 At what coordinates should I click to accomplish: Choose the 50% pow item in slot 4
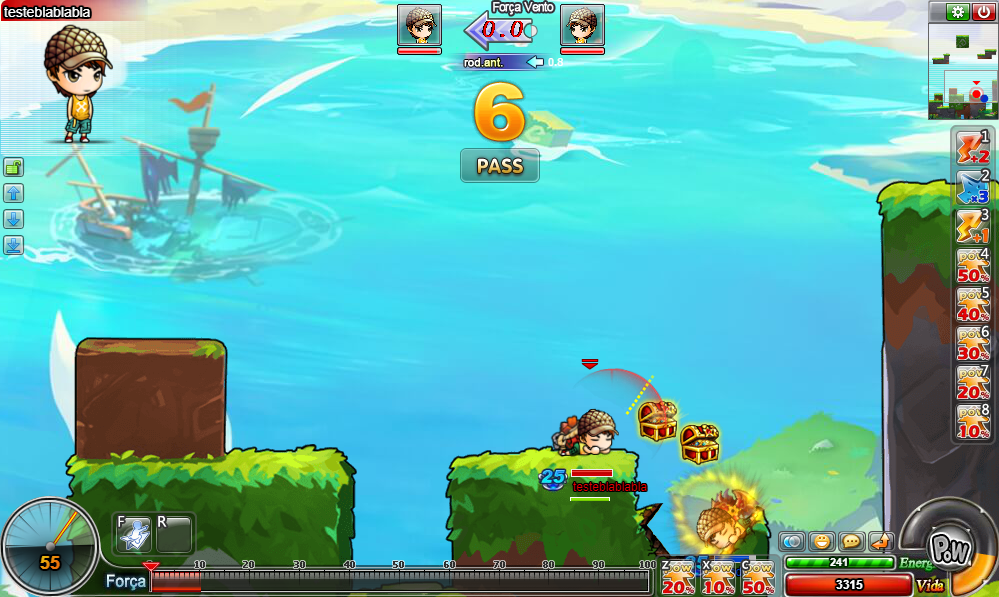(973, 265)
